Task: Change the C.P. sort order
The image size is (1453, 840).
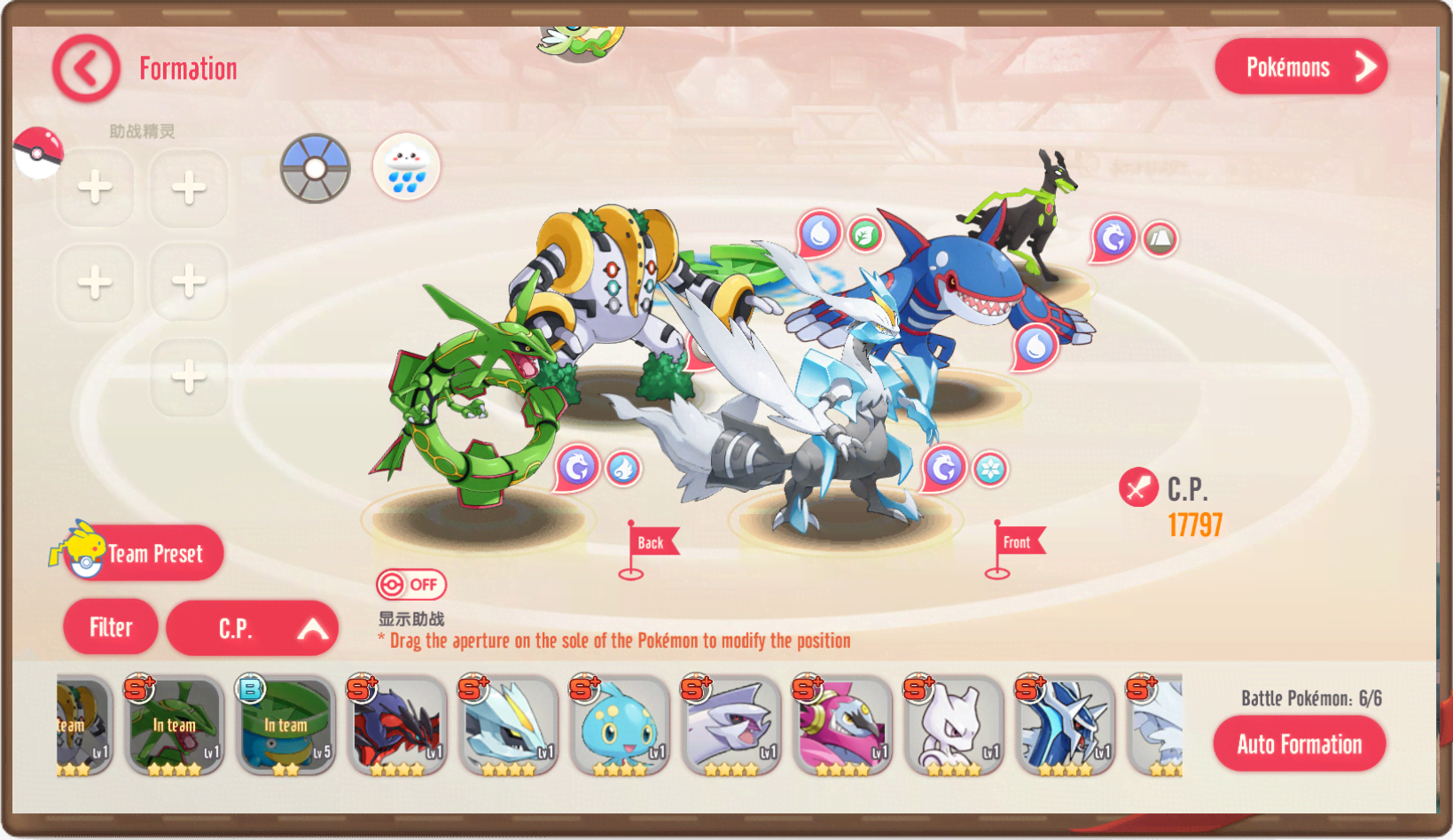Action: click(252, 628)
